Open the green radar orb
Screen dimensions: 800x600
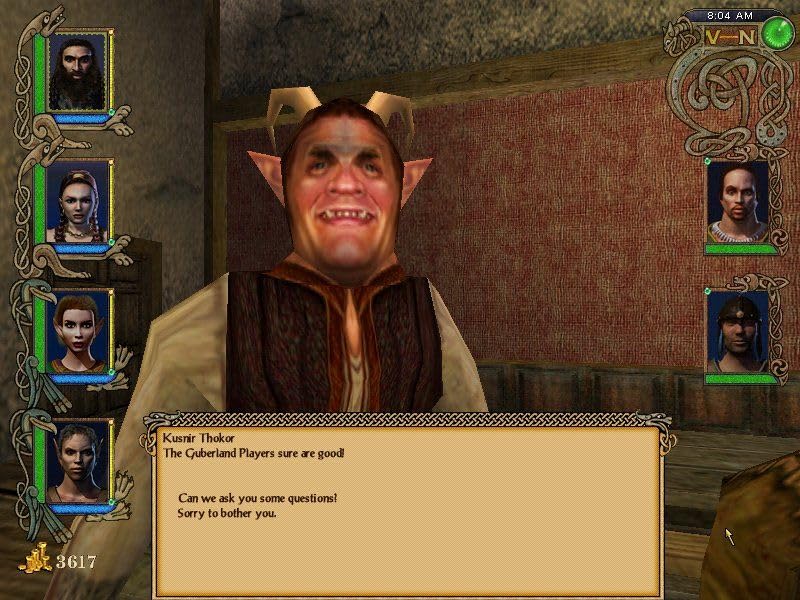coord(774,34)
